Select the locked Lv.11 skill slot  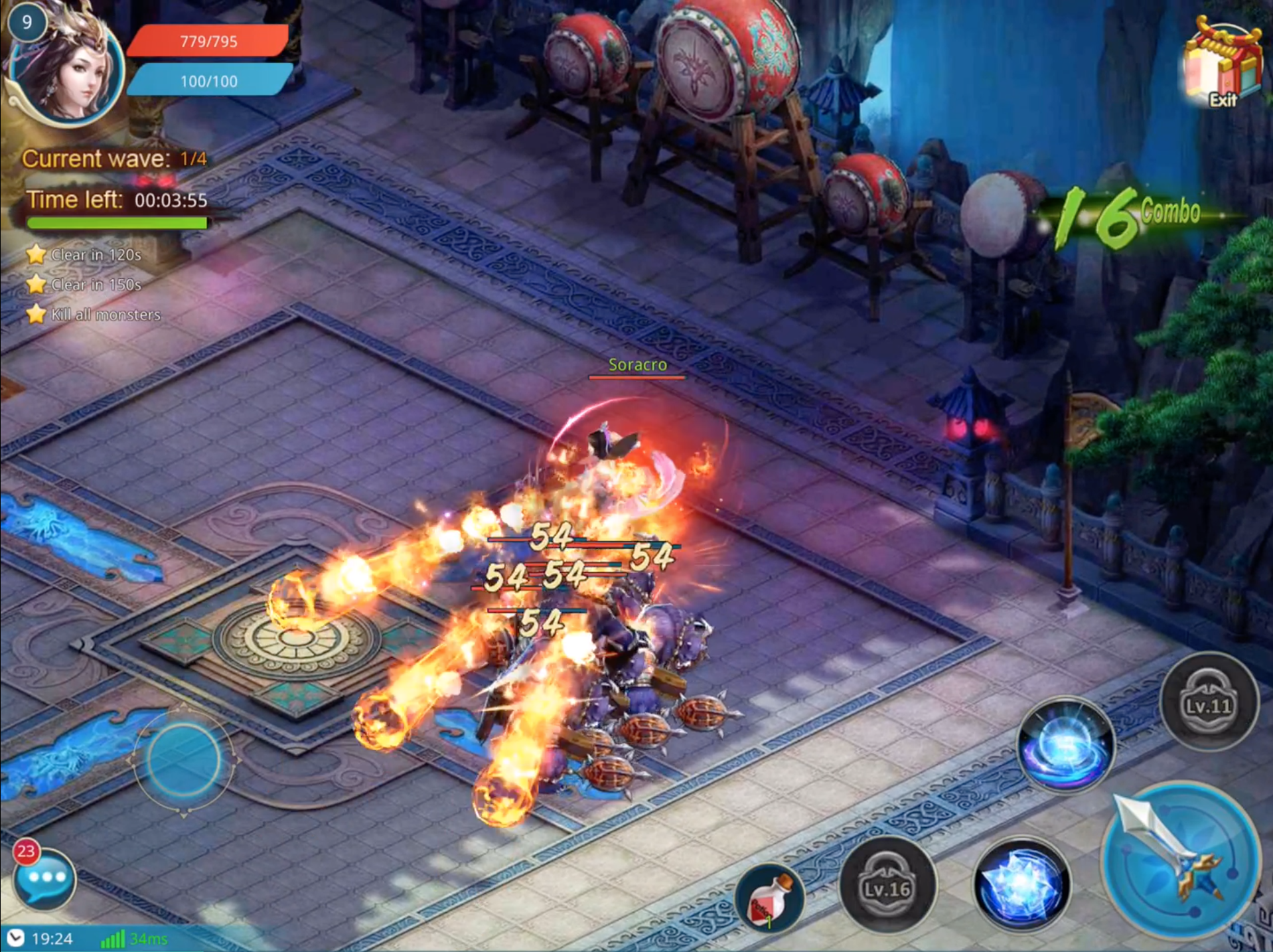1209,702
